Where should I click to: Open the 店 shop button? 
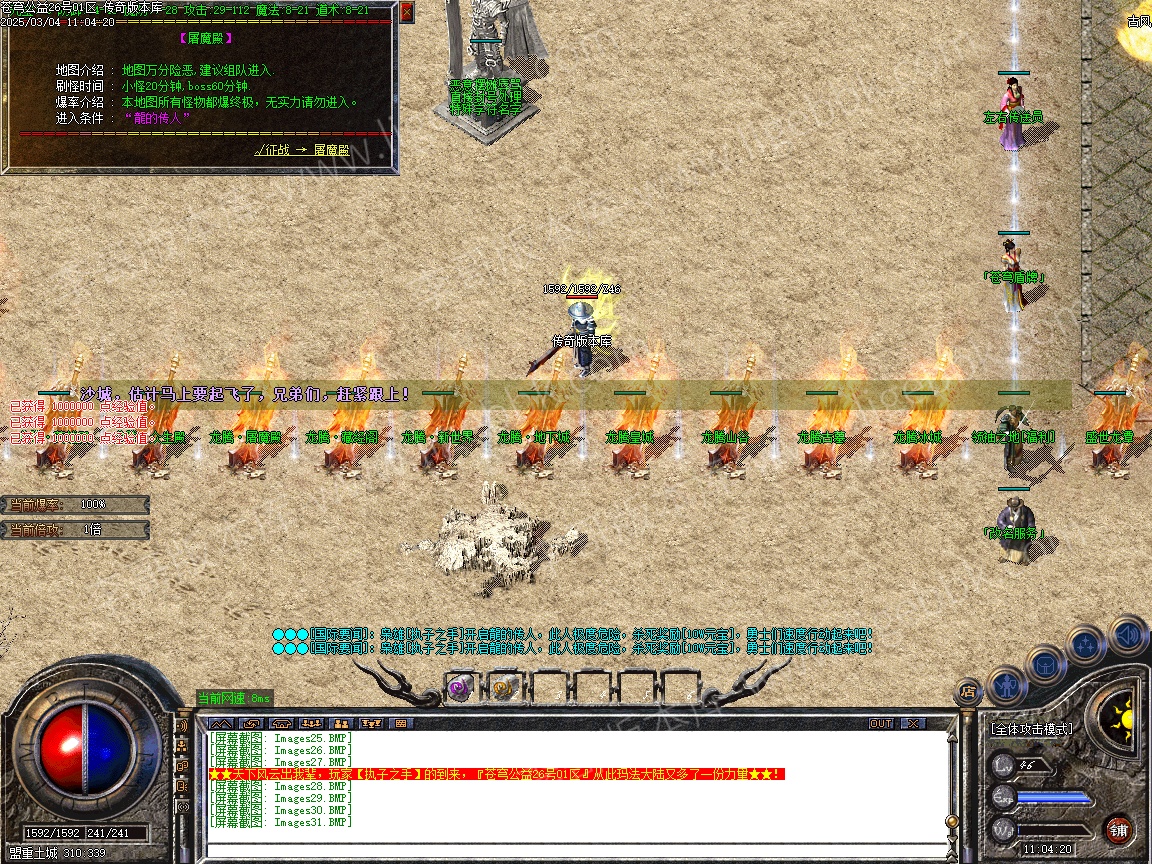[967, 690]
